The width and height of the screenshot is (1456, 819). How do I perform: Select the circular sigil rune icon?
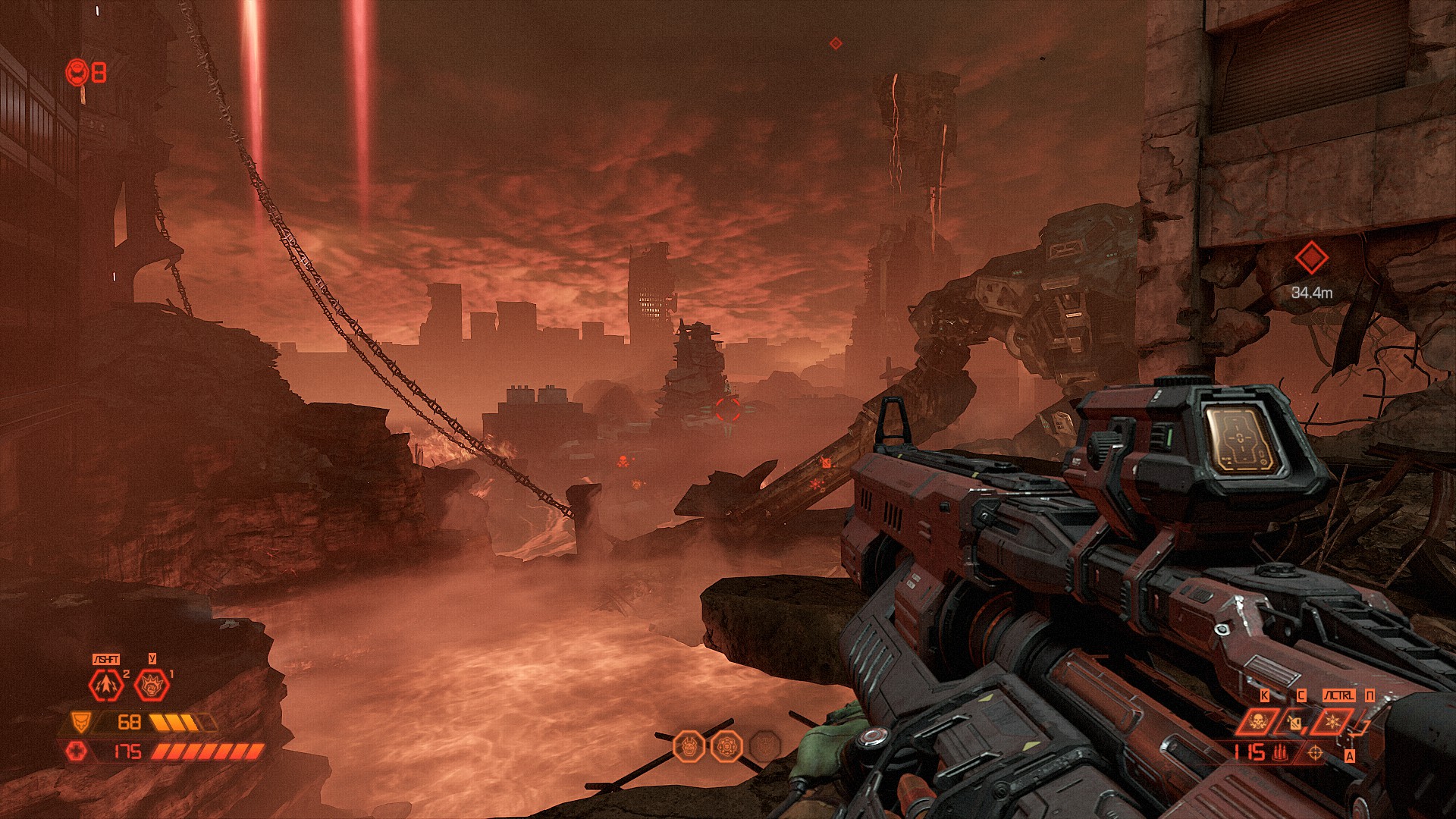pyautogui.click(x=726, y=747)
